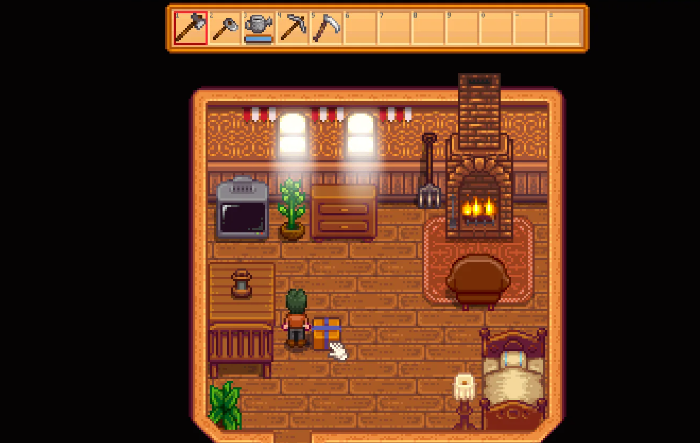The height and width of the screenshot is (443, 700).
Task: Select the axe in the hotbar
Action: pos(190,28)
